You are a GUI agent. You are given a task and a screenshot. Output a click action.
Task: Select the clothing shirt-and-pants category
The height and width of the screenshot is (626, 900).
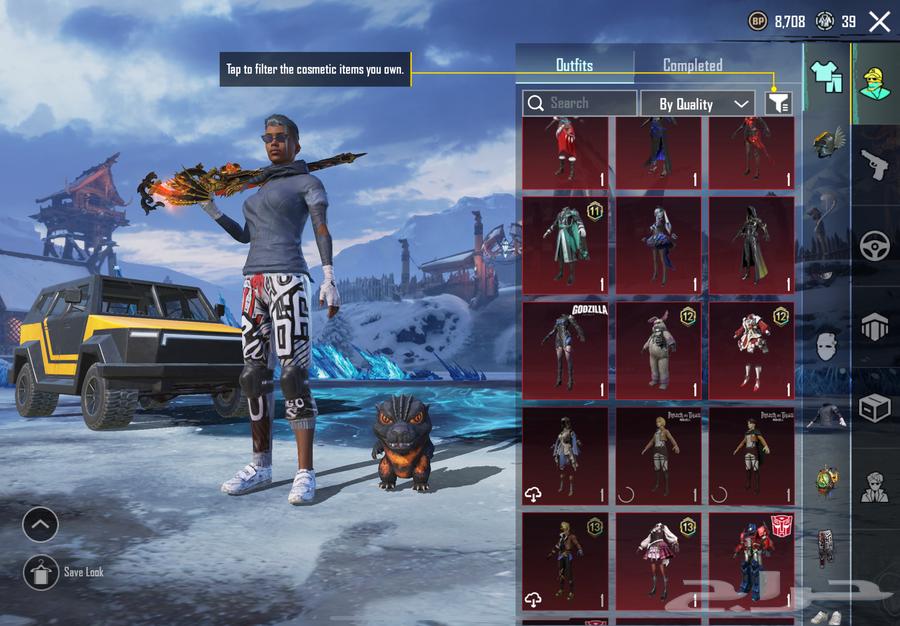826,73
